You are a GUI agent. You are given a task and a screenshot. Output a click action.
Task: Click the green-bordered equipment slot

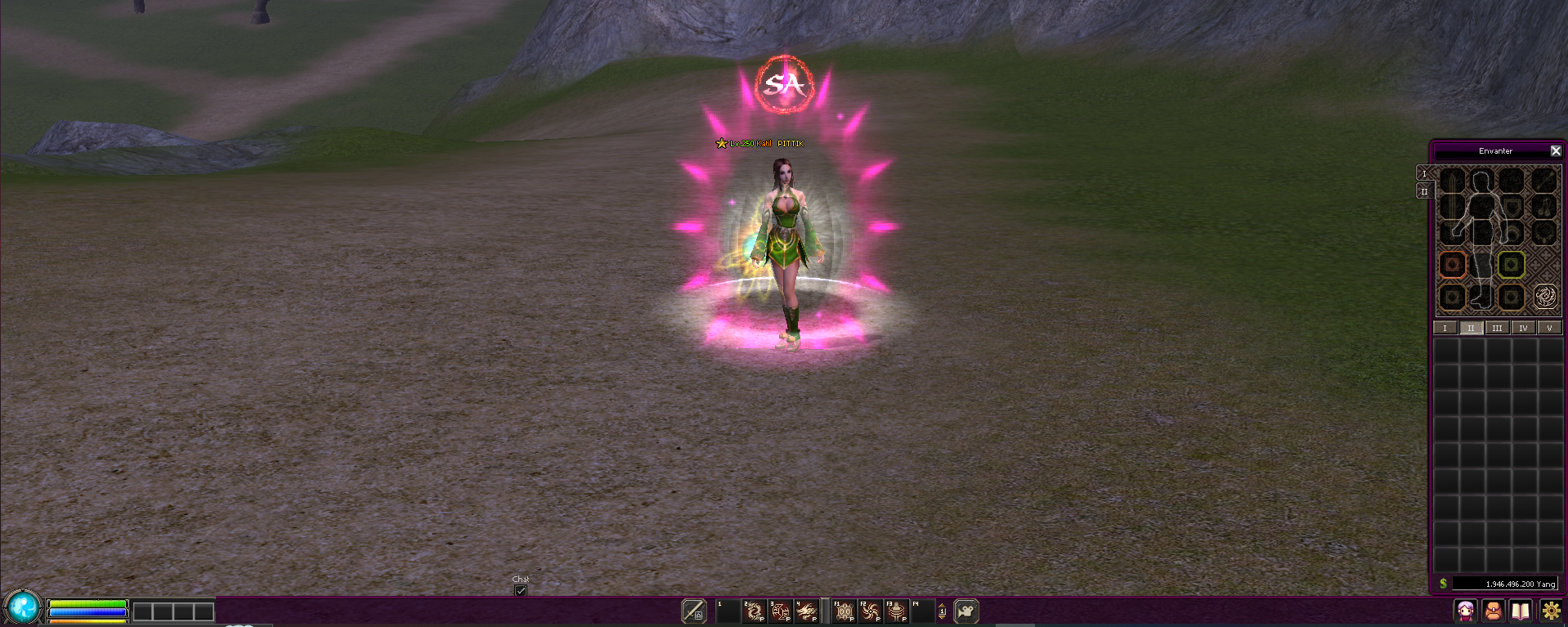1511,264
